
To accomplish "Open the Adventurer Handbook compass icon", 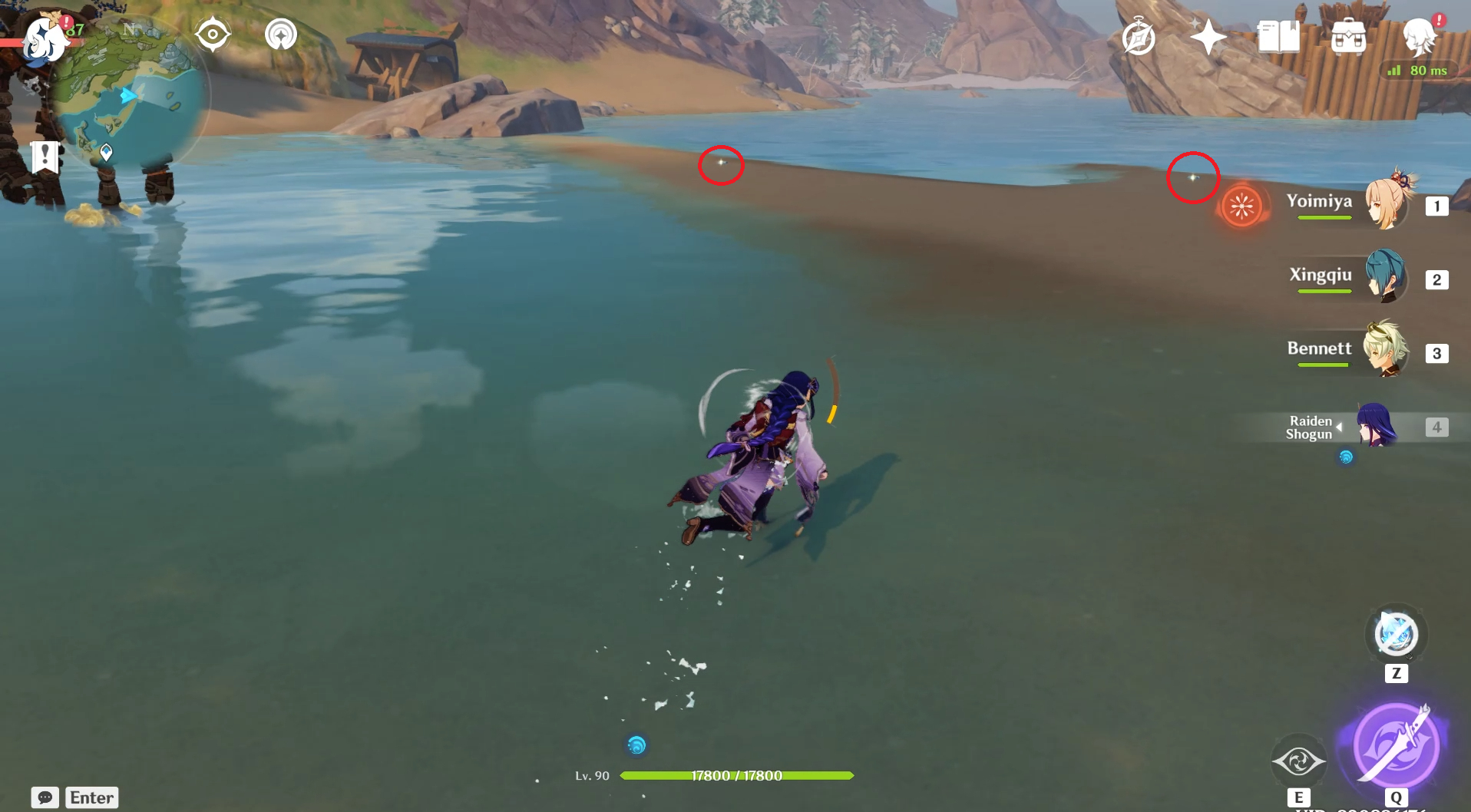I will 1139,35.
